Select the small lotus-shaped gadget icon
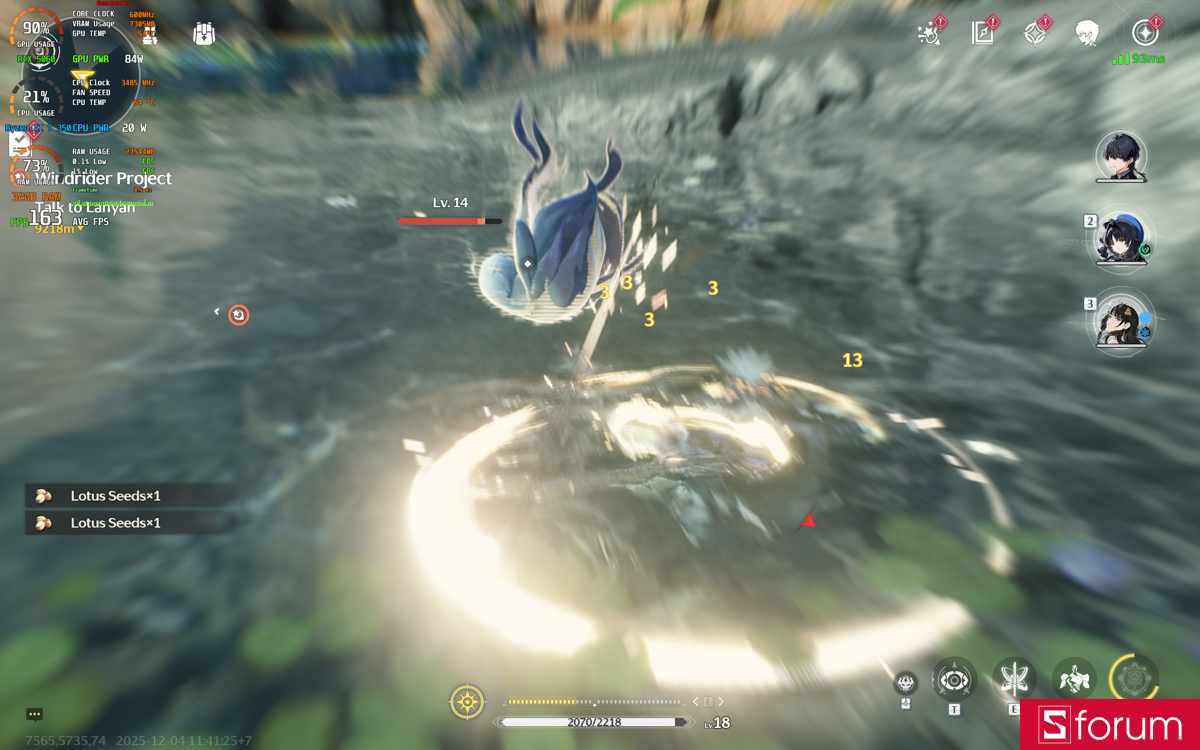The height and width of the screenshot is (750, 1200). click(x=906, y=683)
